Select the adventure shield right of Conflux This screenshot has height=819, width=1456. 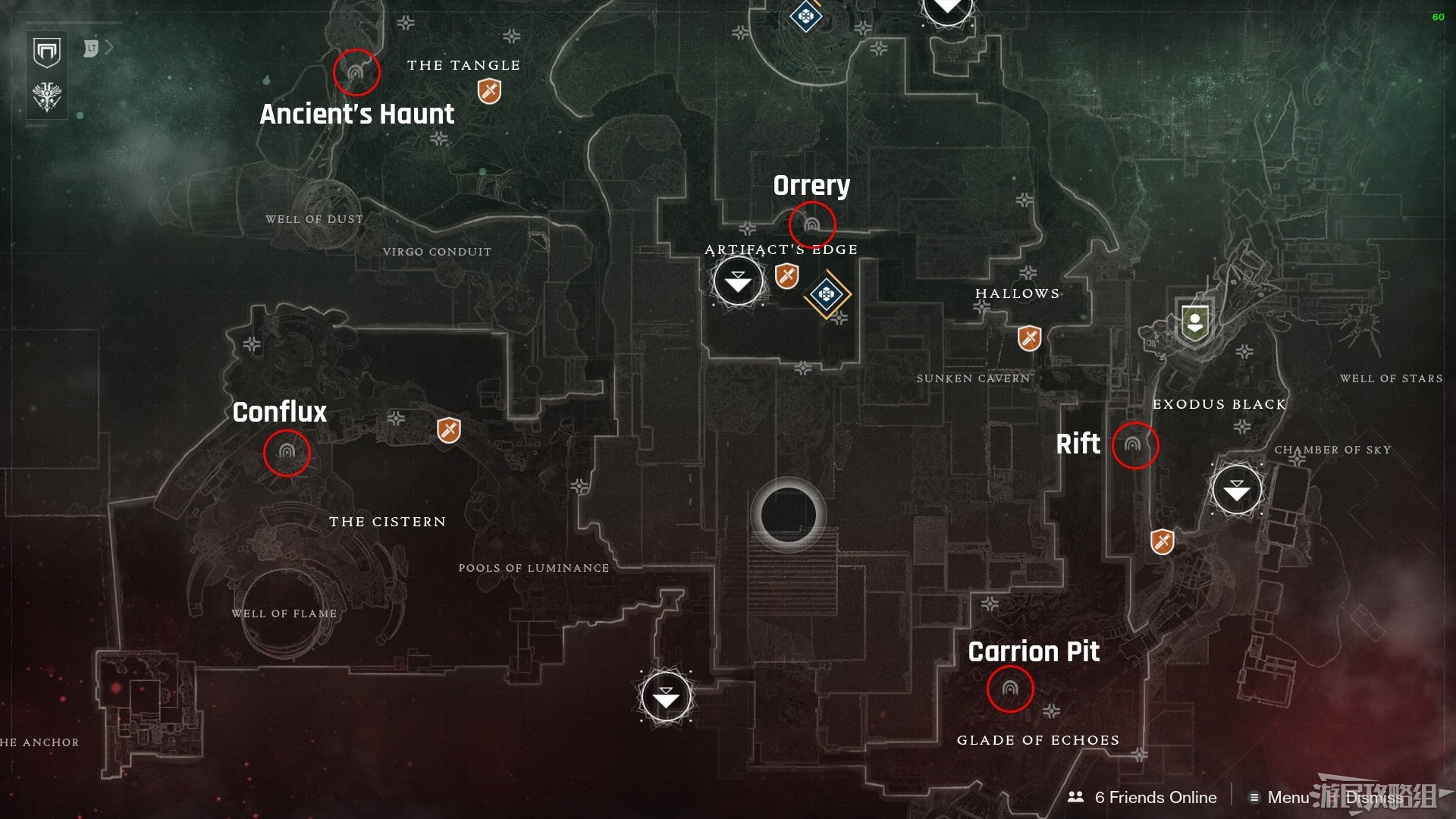(449, 431)
